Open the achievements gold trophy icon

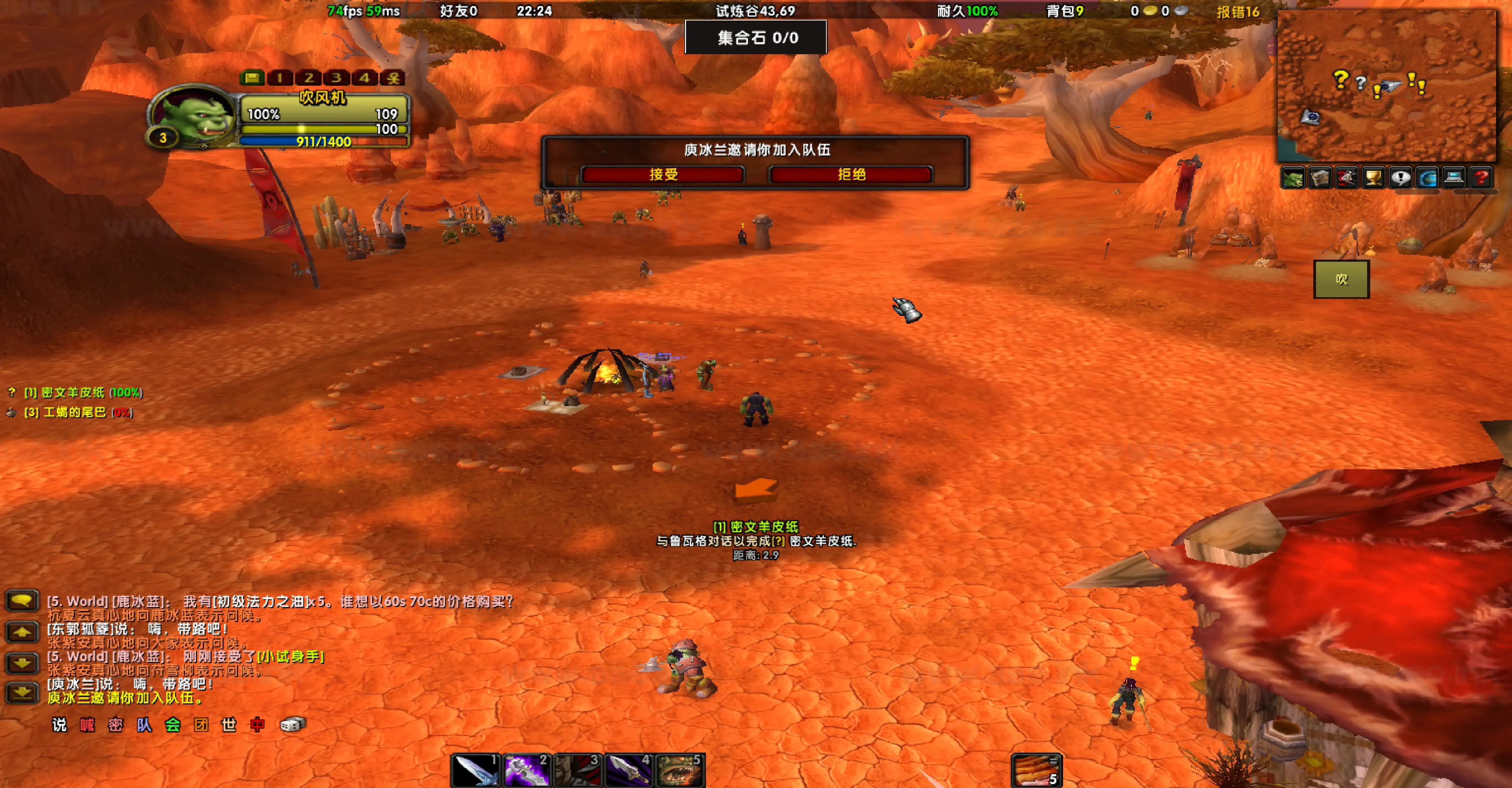[x=1373, y=178]
